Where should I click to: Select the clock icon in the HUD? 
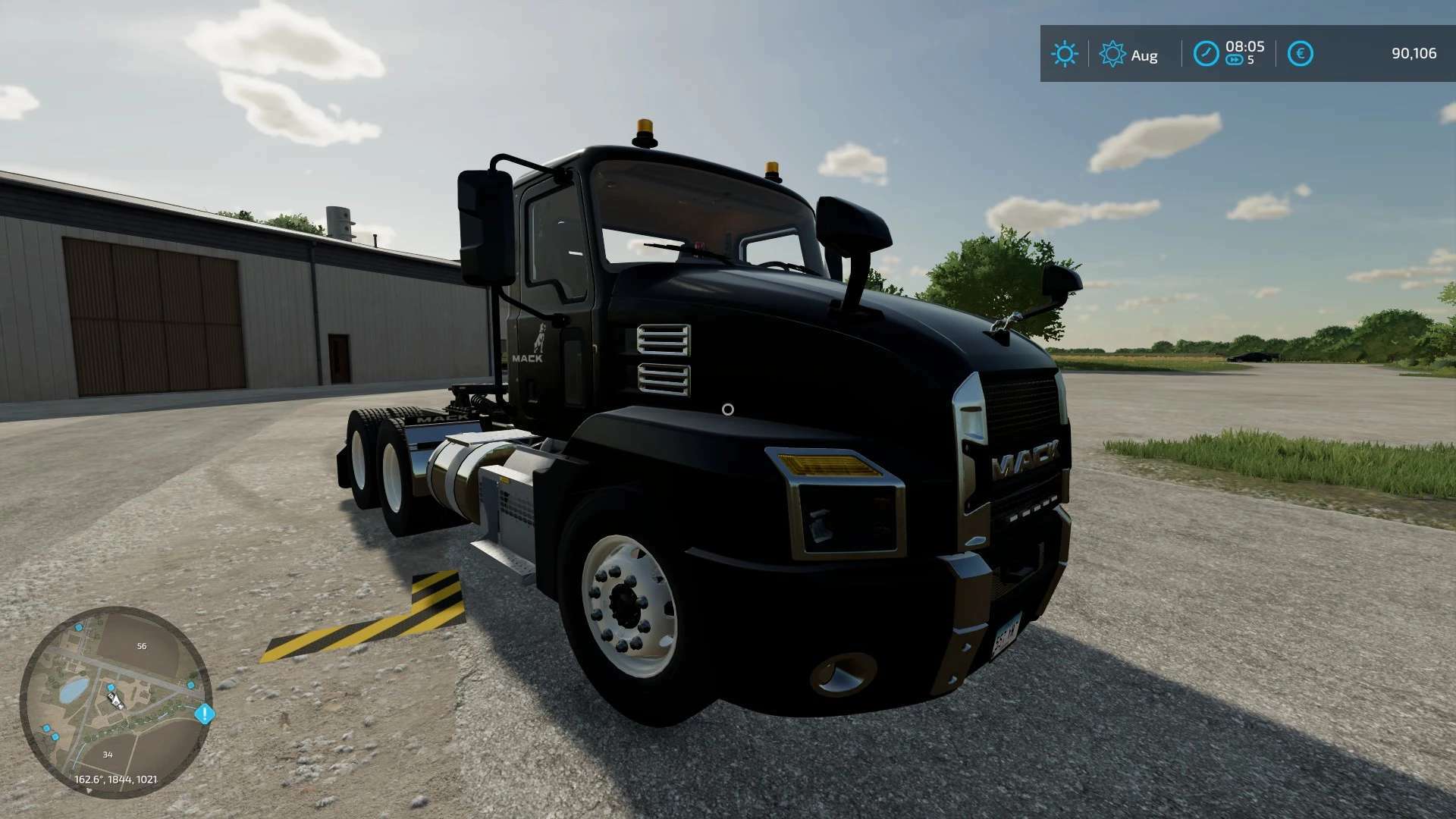1207,54
